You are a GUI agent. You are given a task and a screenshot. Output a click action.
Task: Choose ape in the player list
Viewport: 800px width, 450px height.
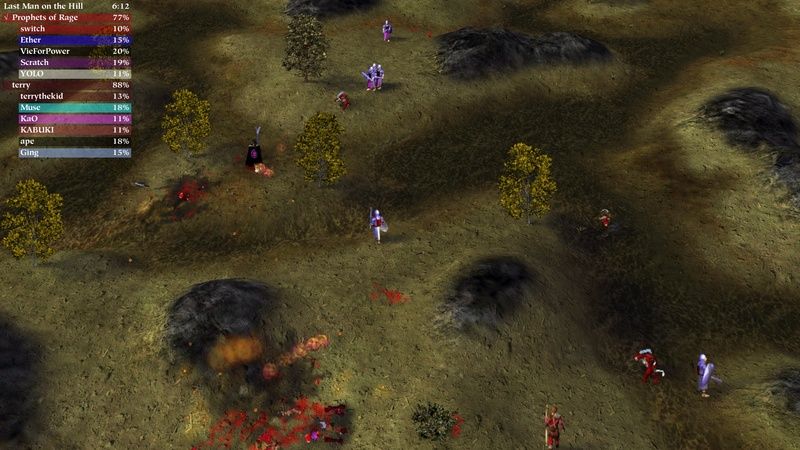tap(66, 141)
